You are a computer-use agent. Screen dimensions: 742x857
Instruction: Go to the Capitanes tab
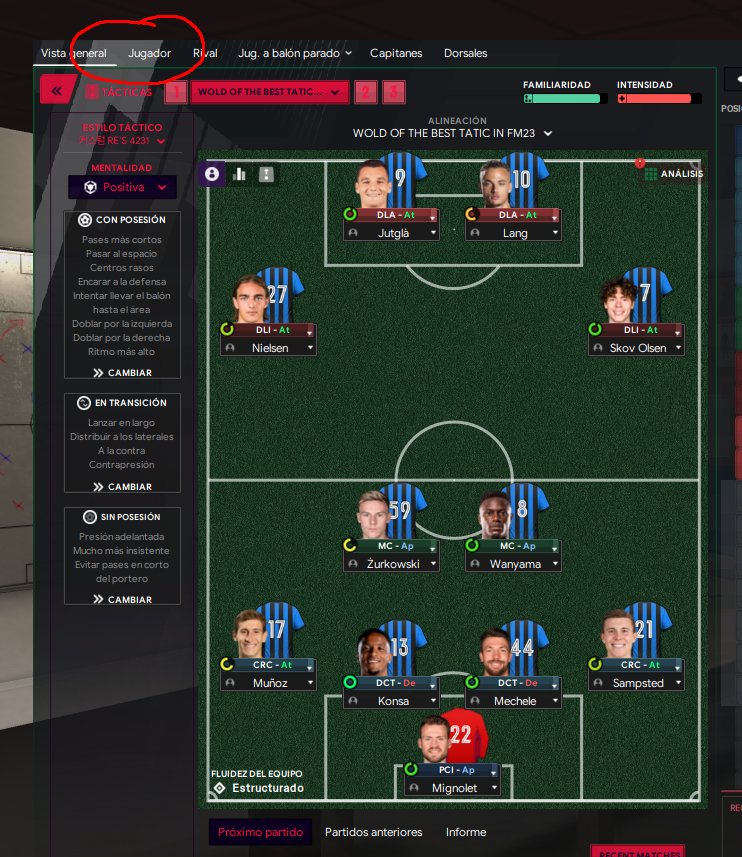(x=396, y=53)
